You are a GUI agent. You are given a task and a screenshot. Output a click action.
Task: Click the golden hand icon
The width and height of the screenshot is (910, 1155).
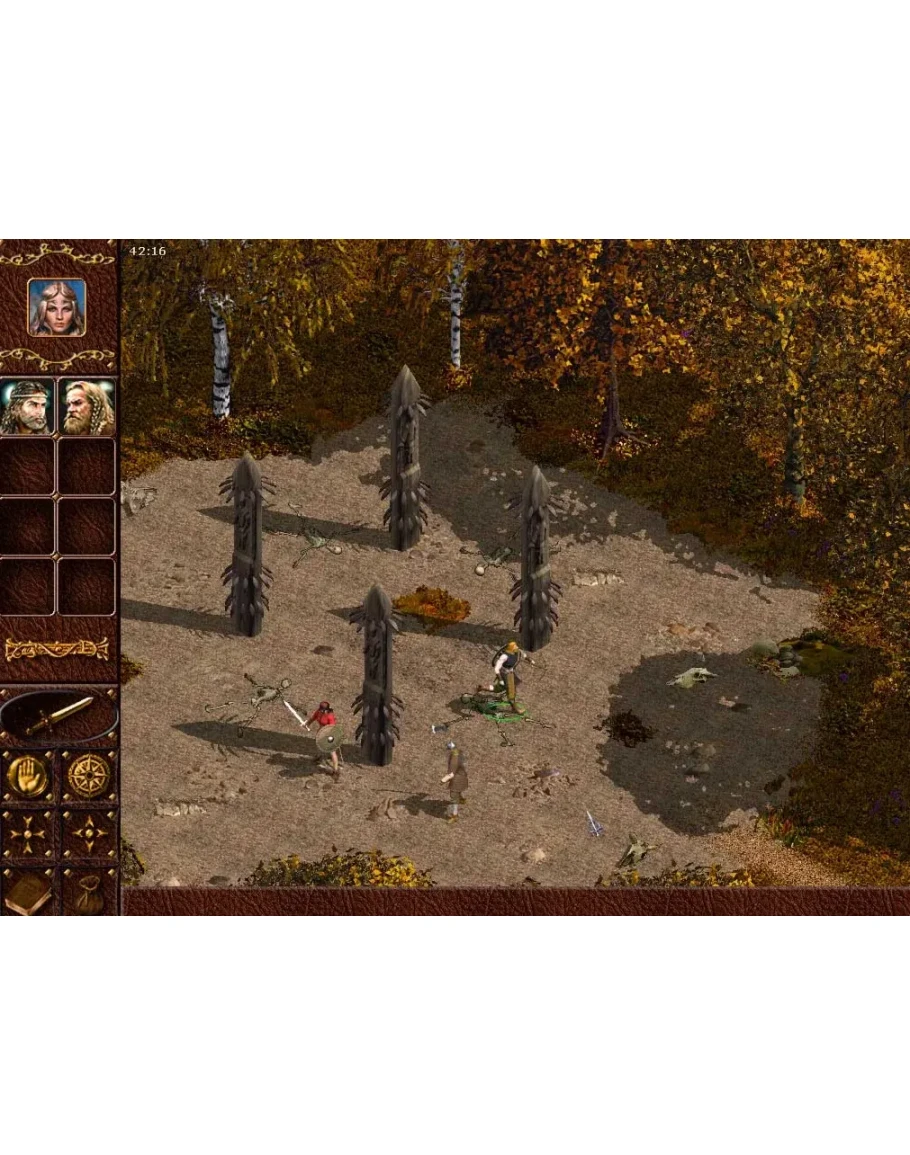[x=27, y=775]
